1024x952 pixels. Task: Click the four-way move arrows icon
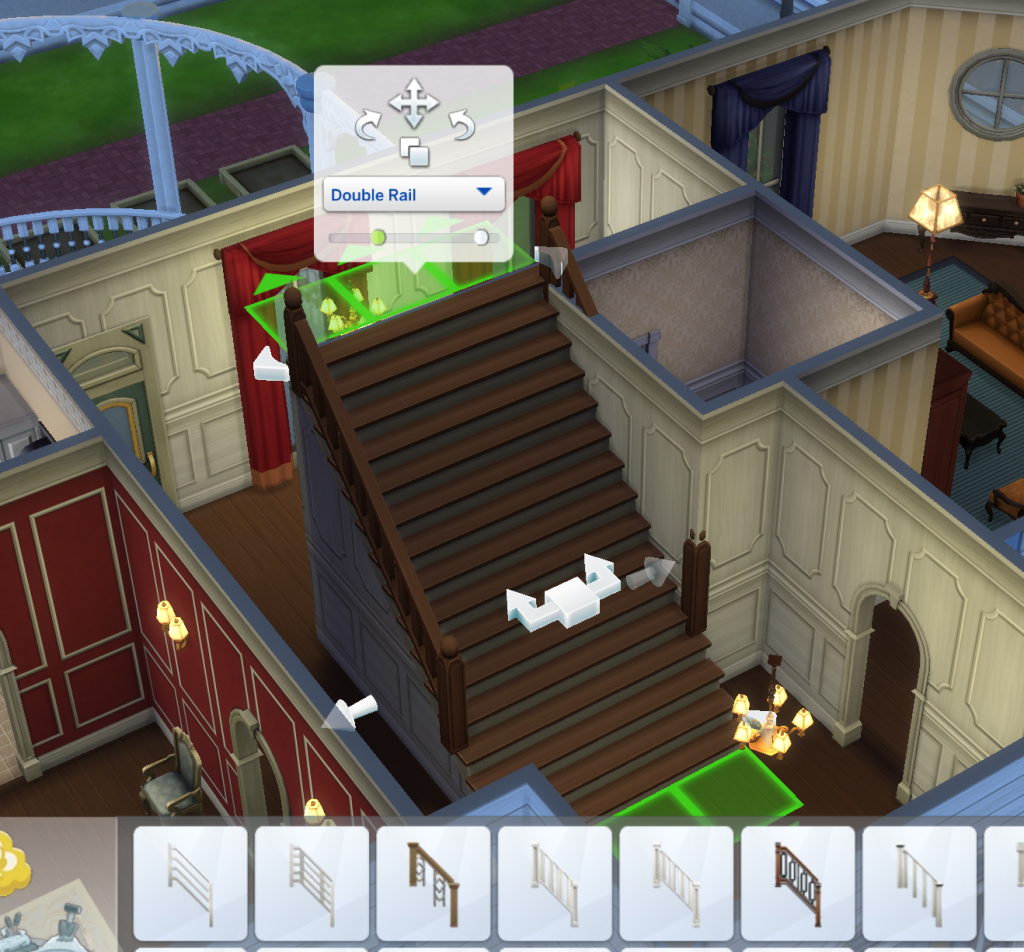(x=414, y=103)
